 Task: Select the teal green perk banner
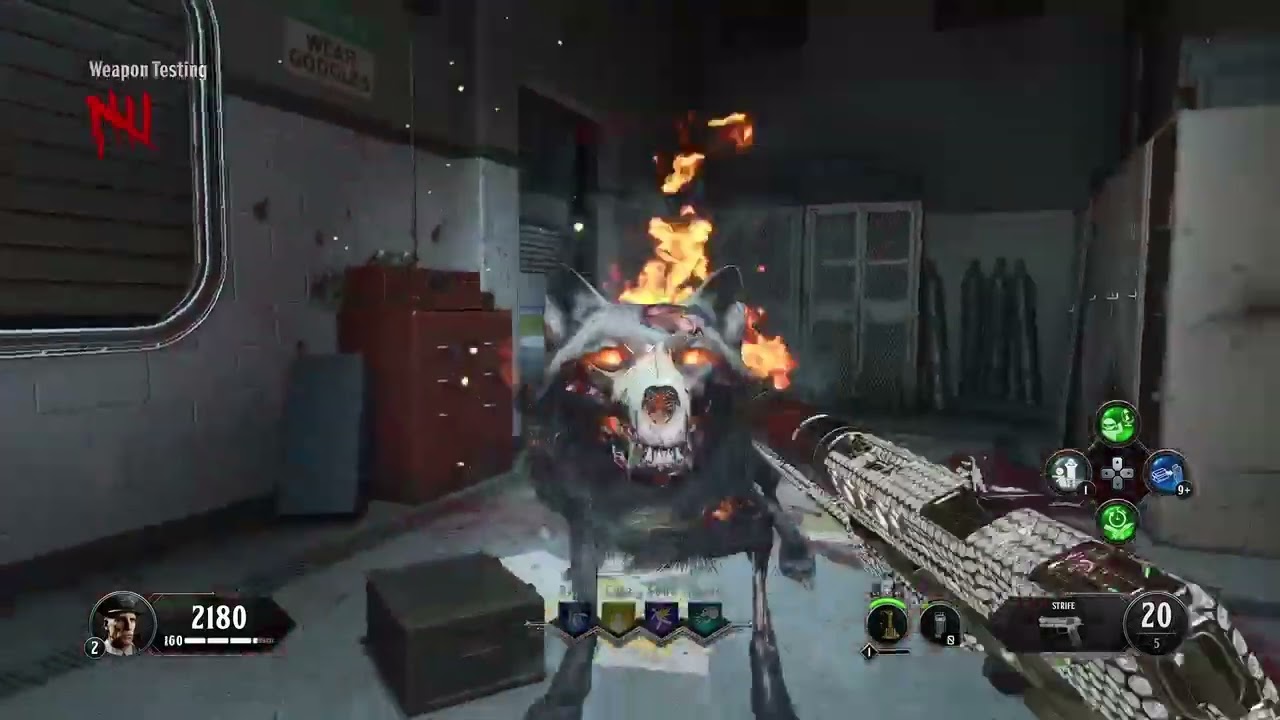coord(704,620)
